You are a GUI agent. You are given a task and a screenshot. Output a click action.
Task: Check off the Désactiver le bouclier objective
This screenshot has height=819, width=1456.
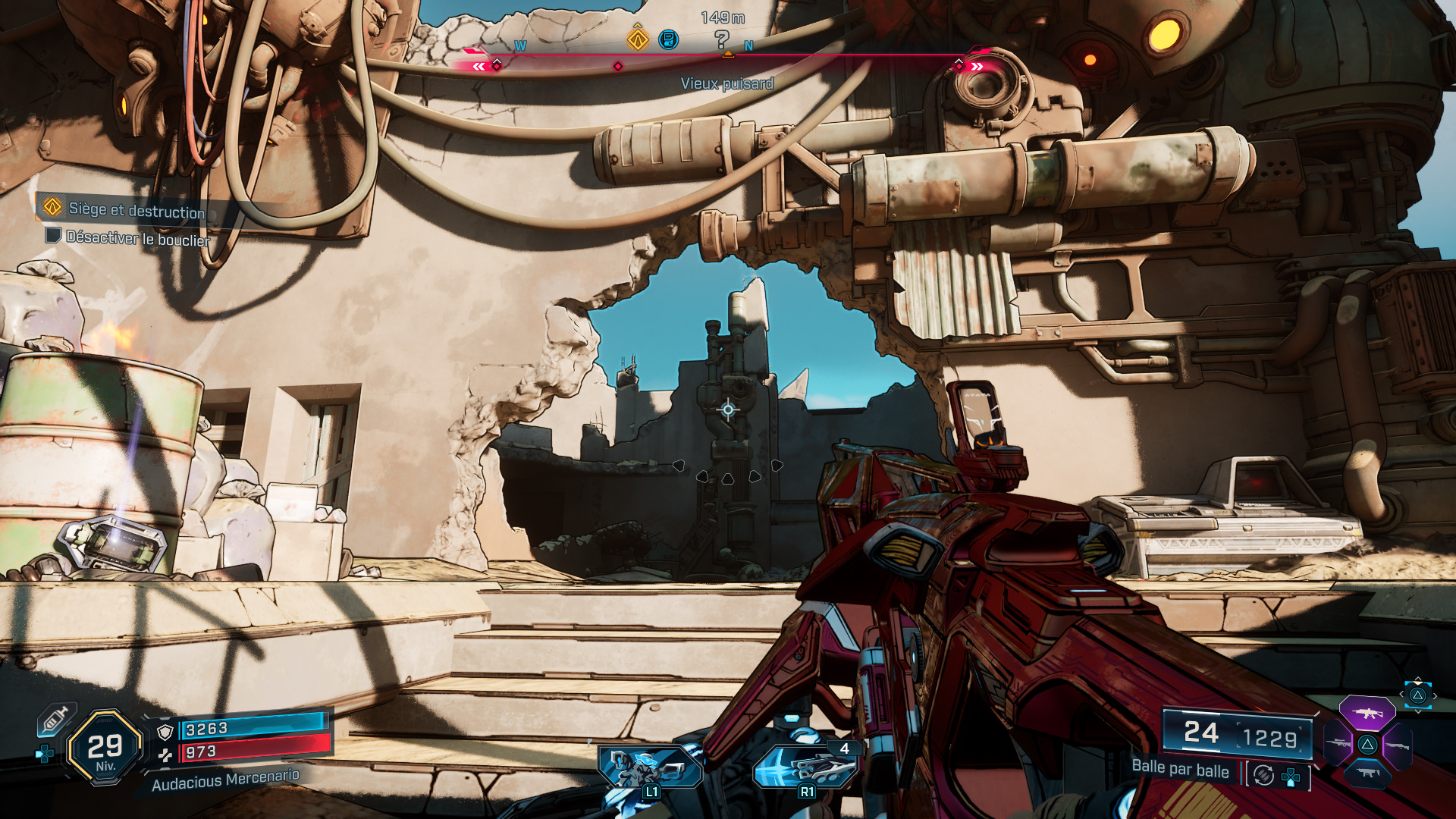point(52,237)
